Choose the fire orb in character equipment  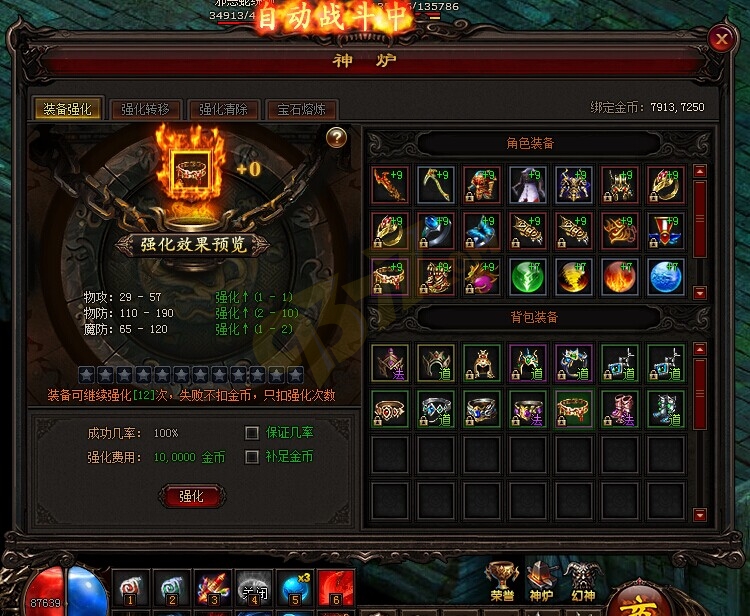click(x=620, y=276)
